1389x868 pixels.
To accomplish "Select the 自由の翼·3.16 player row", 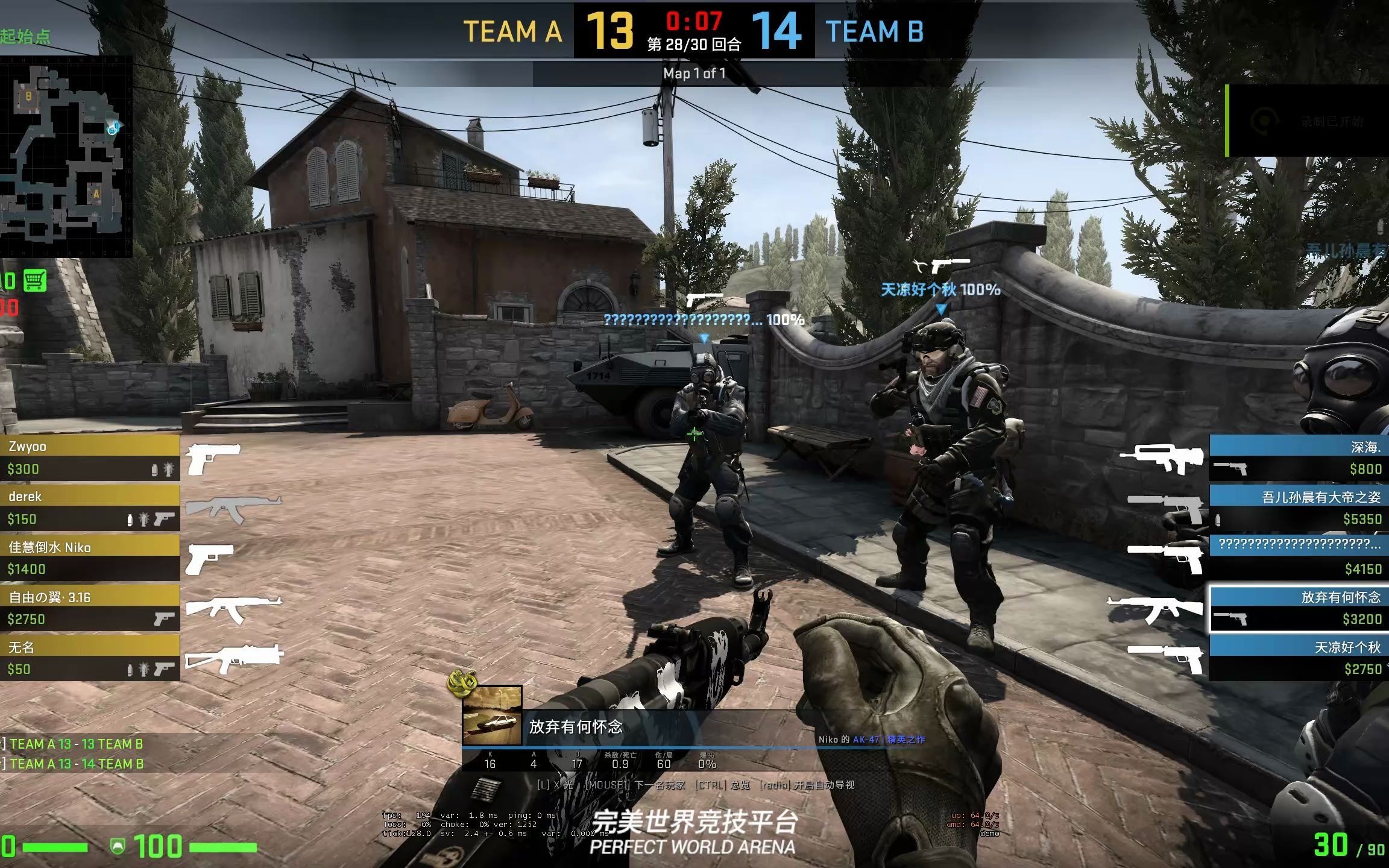I will pyautogui.click(x=89, y=608).
